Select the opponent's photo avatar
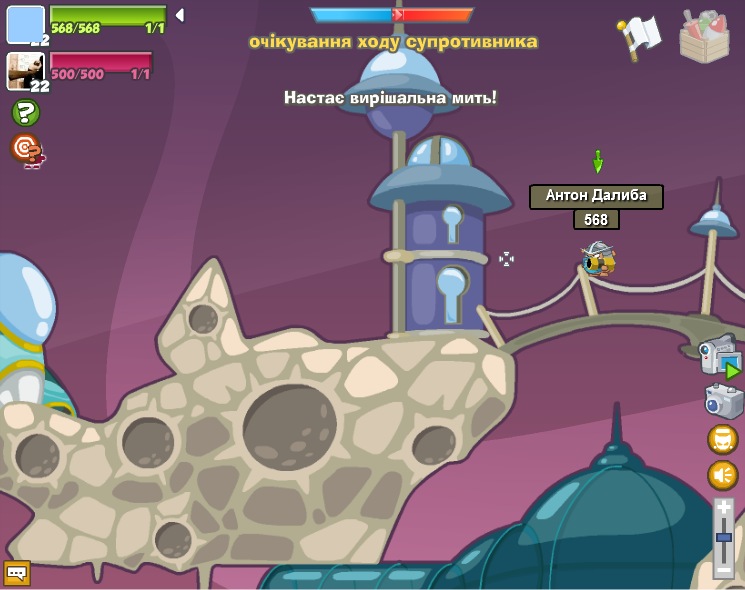This screenshot has width=745, height=590. coord(26,71)
